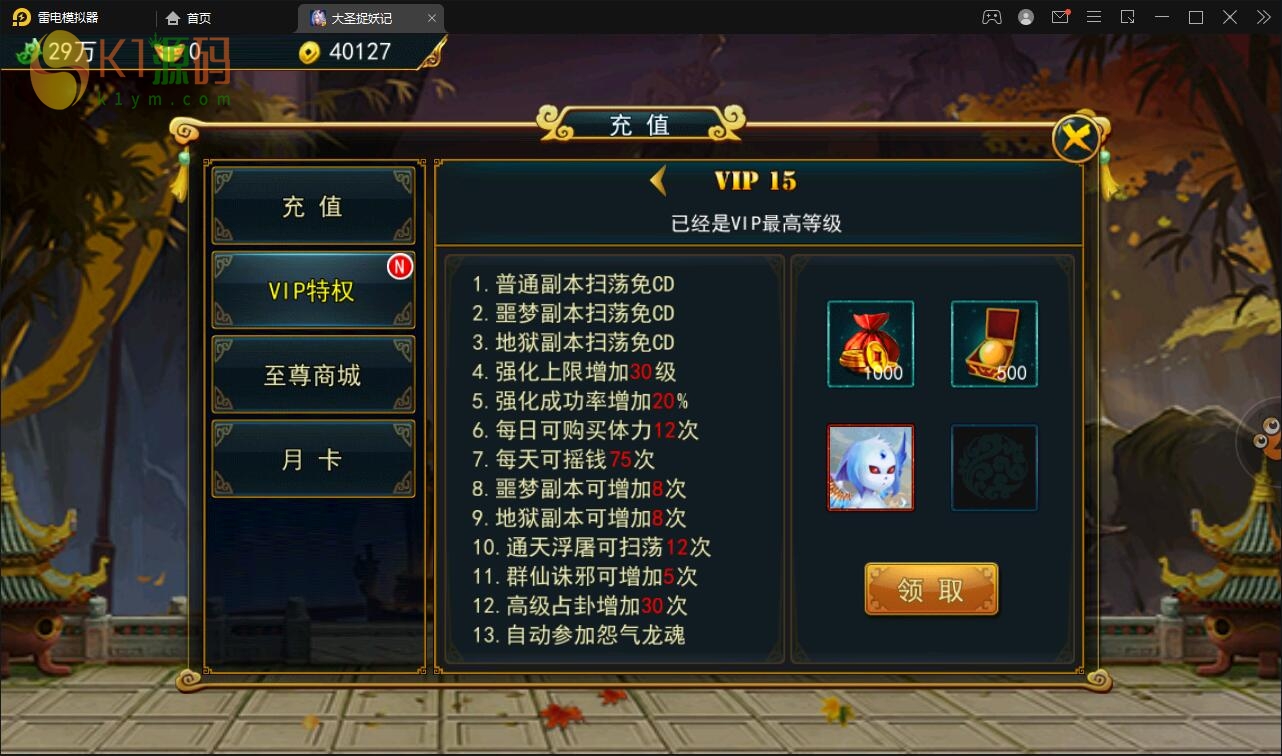Click the money bag reward showing 1000
The width and height of the screenshot is (1282, 756).
[x=870, y=344]
